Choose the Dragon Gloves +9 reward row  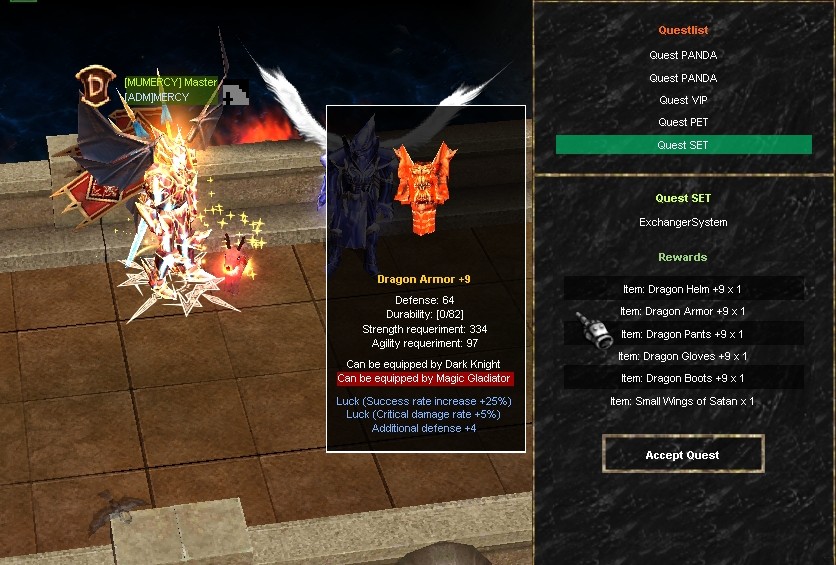[x=683, y=356]
